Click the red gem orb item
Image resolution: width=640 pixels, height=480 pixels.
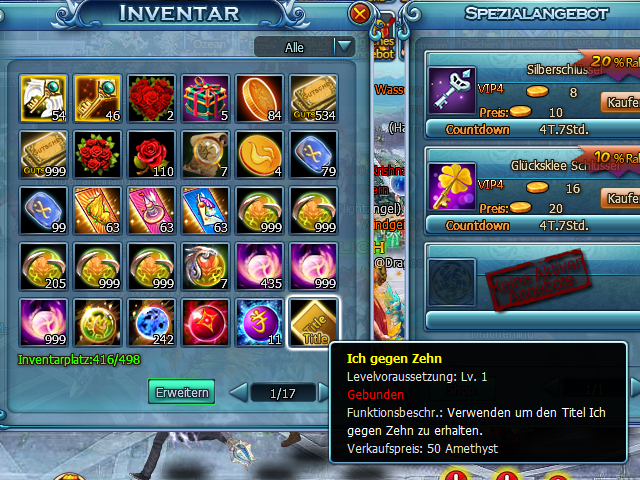[x=205, y=322]
